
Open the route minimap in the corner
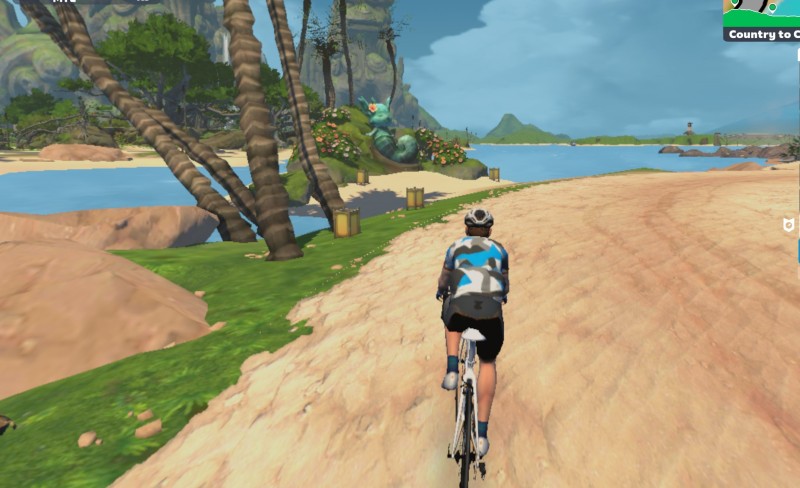click(762, 12)
